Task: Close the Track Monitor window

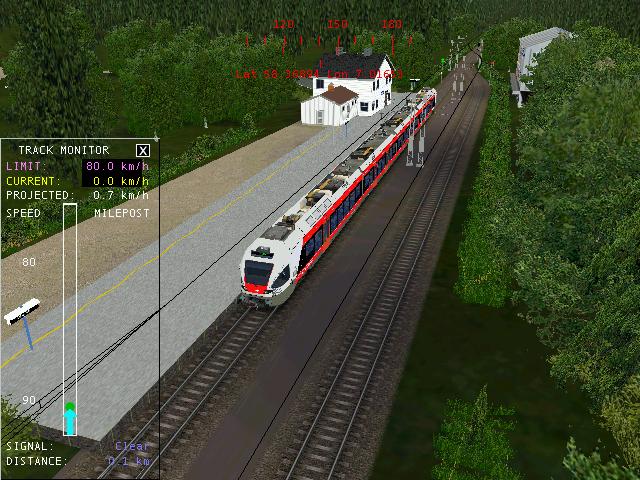Action: click(143, 150)
